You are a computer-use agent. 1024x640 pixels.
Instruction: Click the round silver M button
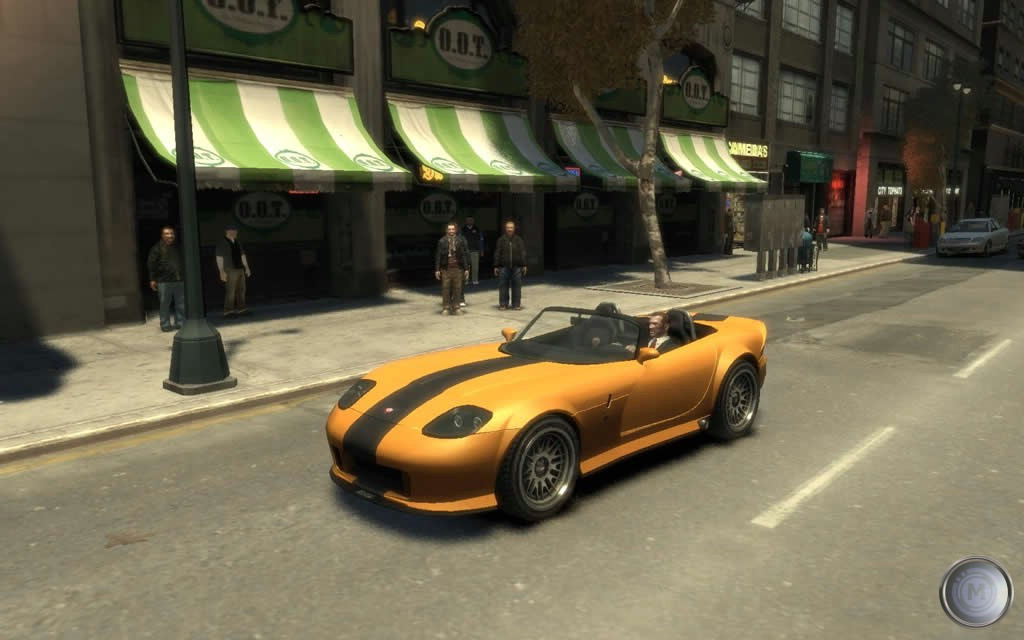(975, 592)
